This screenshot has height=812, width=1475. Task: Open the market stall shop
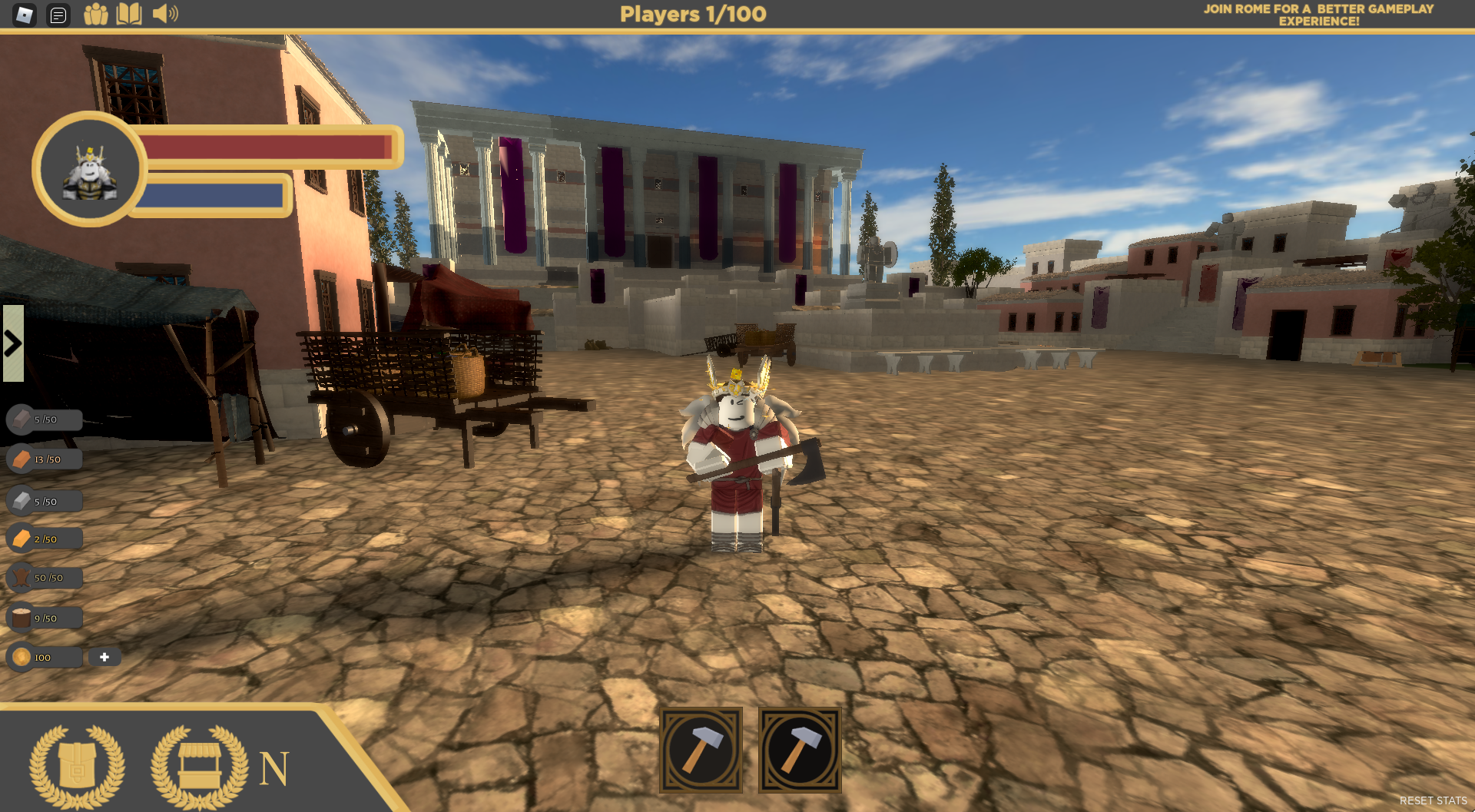pyautogui.click(x=199, y=767)
